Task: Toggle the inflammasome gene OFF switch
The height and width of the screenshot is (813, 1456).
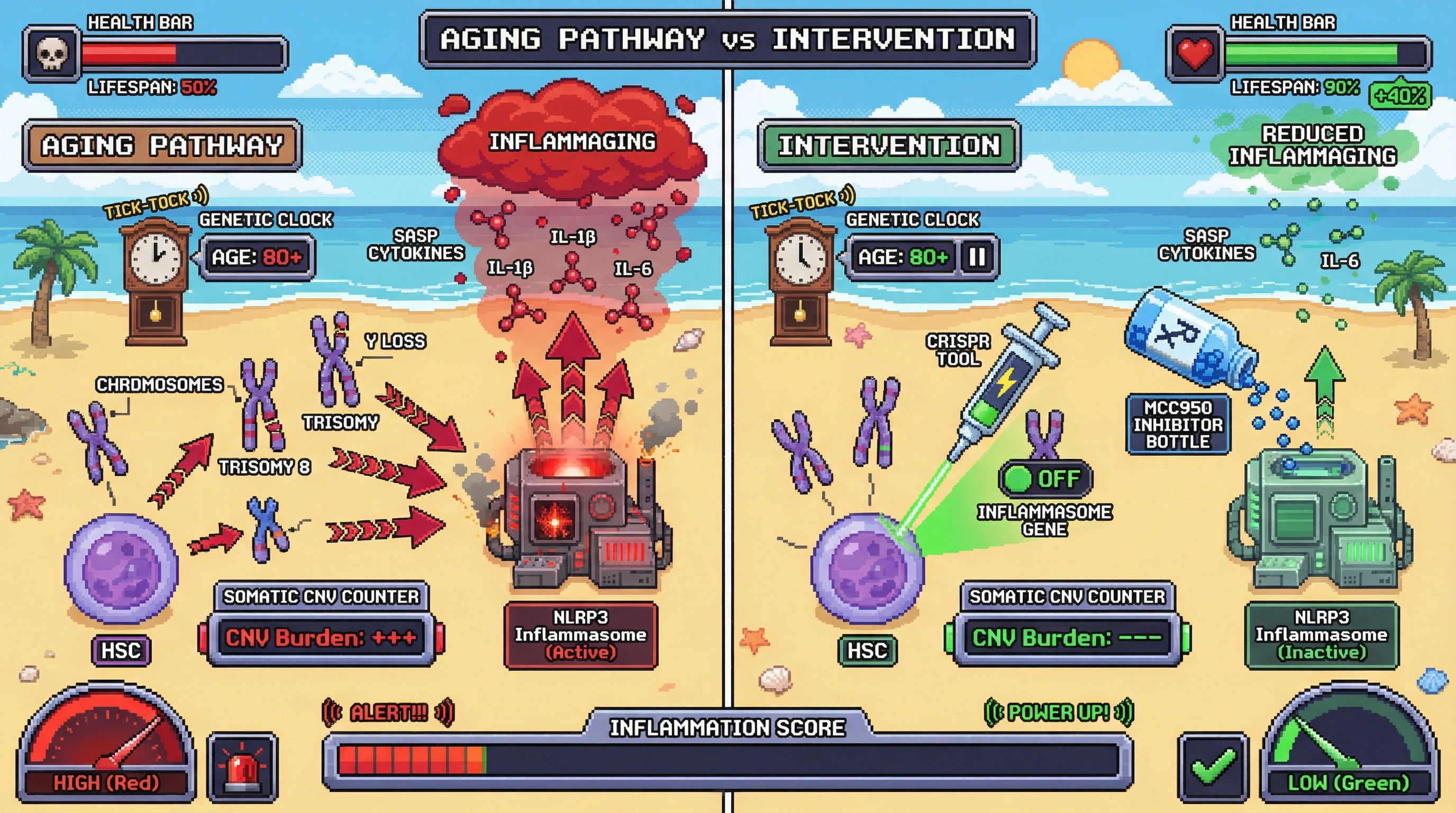Action: (1045, 479)
